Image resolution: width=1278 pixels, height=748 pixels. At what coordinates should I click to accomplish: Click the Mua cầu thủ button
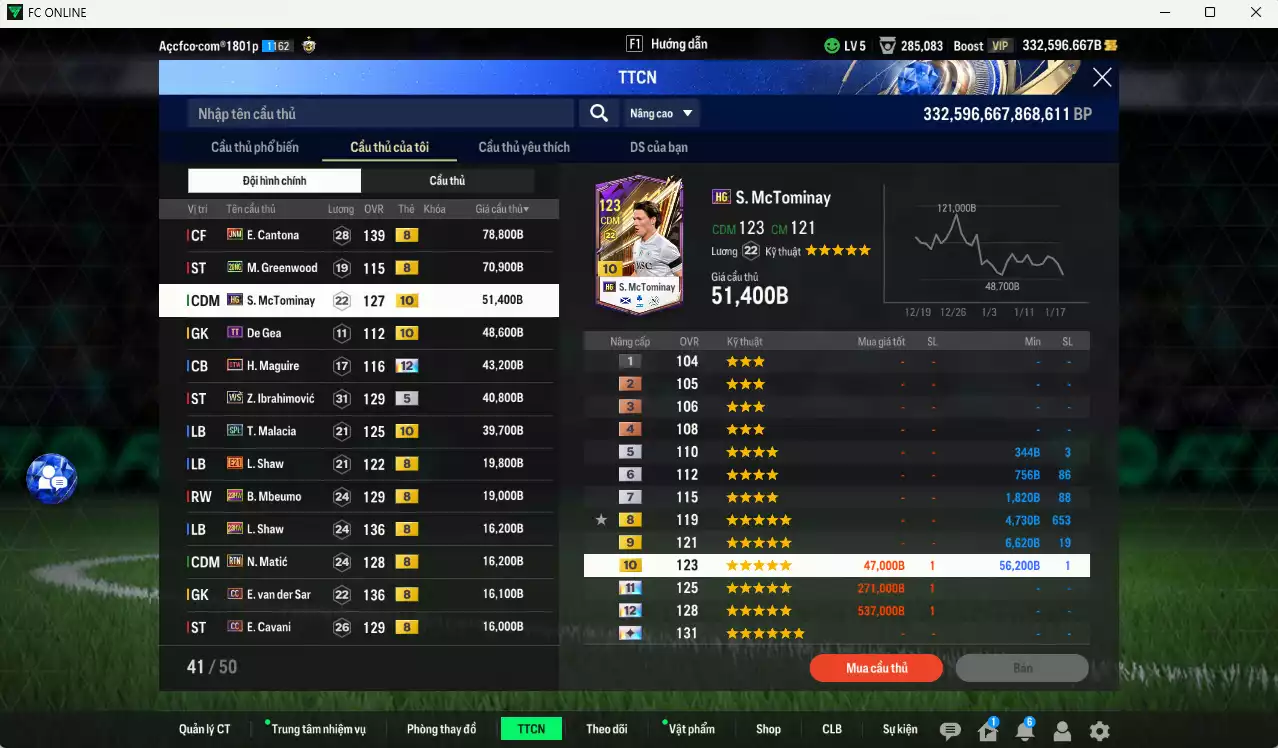pos(876,668)
